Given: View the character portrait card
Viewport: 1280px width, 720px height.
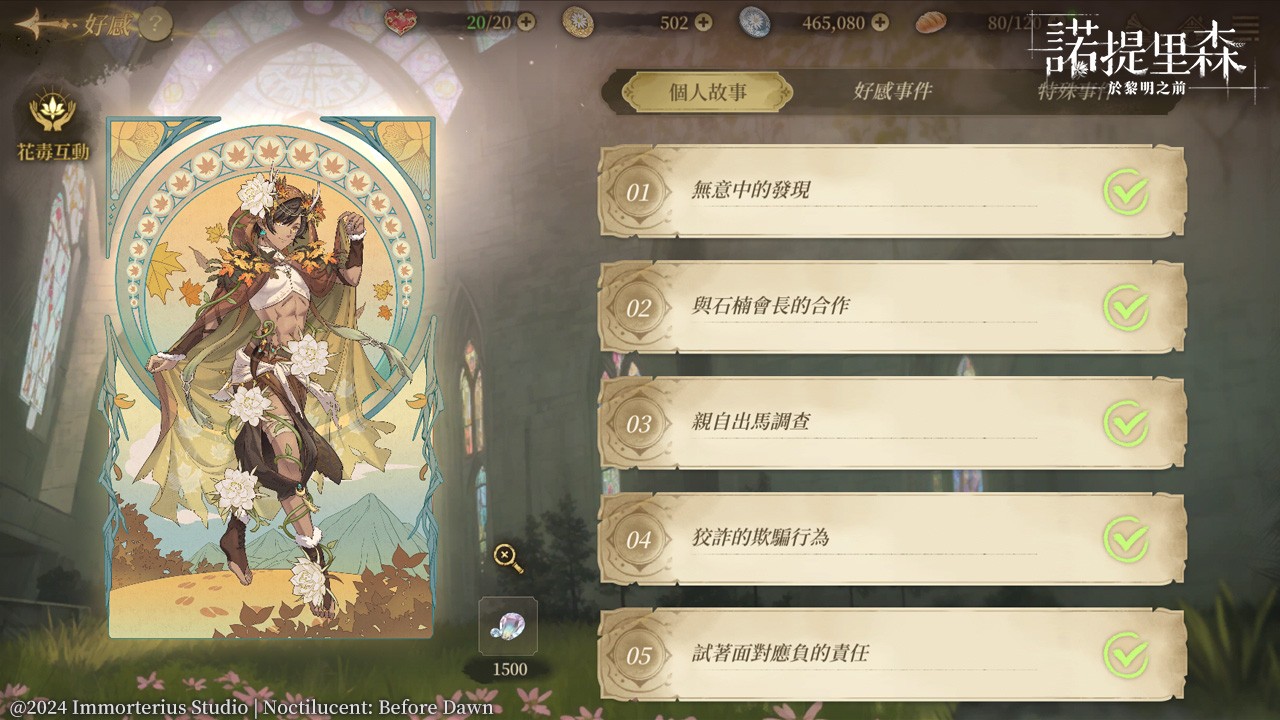Looking at the screenshot, I should point(271,378).
